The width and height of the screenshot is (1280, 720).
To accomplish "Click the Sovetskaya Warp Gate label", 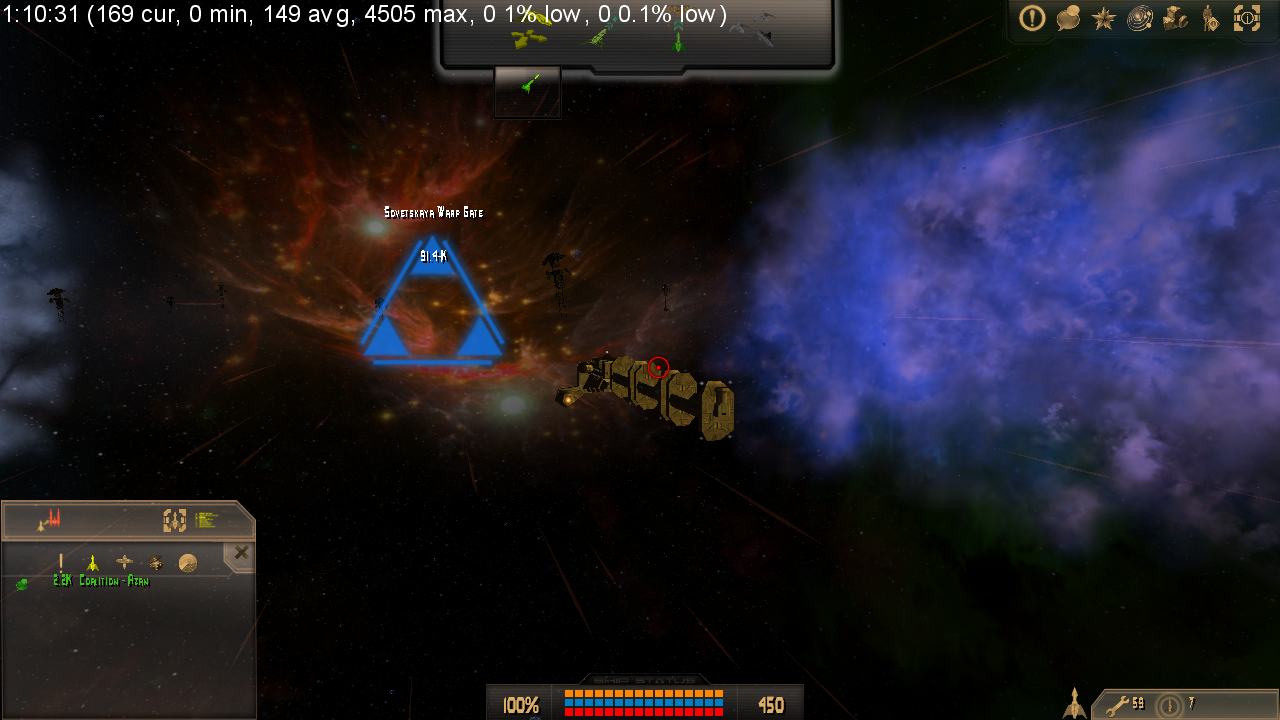I will pyautogui.click(x=433, y=212).
